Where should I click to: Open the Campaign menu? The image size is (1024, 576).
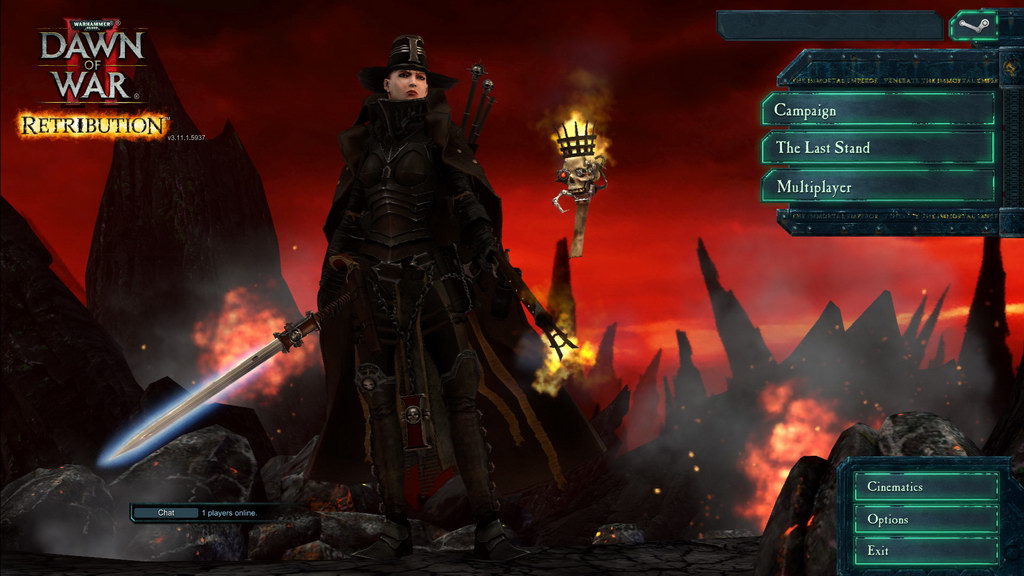pos(878,110)
